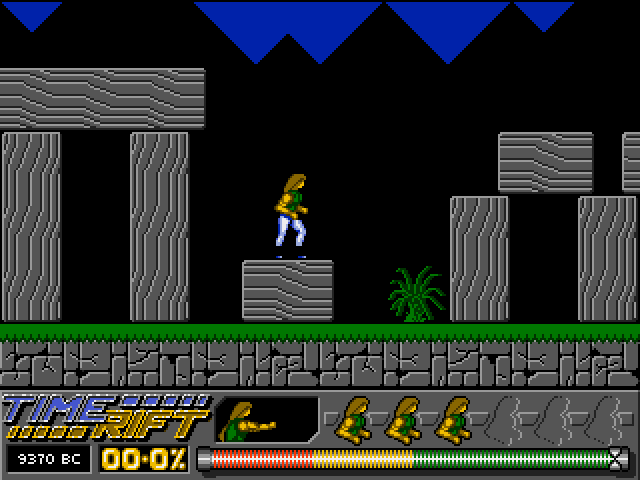Click the Time Rift logo
640x480 pixels.
pyautogui.click(x=105, y=415)
